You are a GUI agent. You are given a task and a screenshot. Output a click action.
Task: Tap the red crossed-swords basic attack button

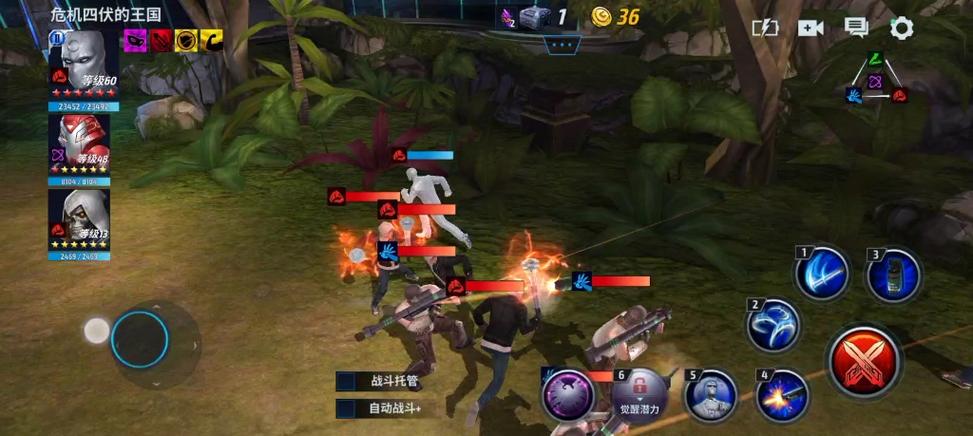click(864, 361)
